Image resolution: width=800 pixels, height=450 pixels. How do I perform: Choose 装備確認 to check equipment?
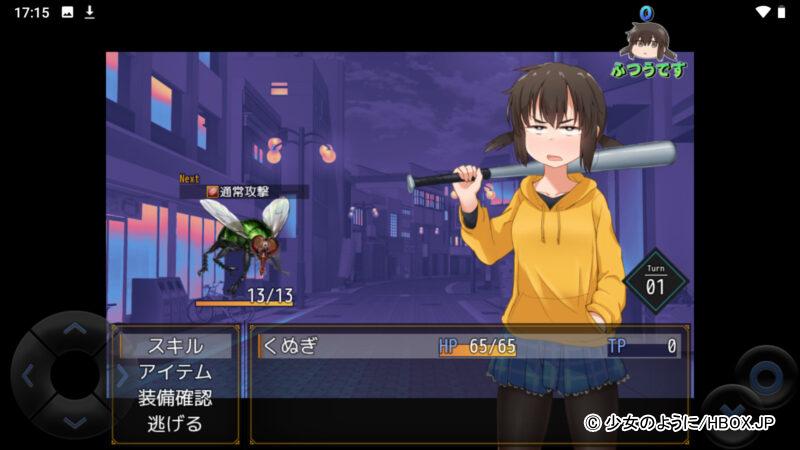(175, 398)
